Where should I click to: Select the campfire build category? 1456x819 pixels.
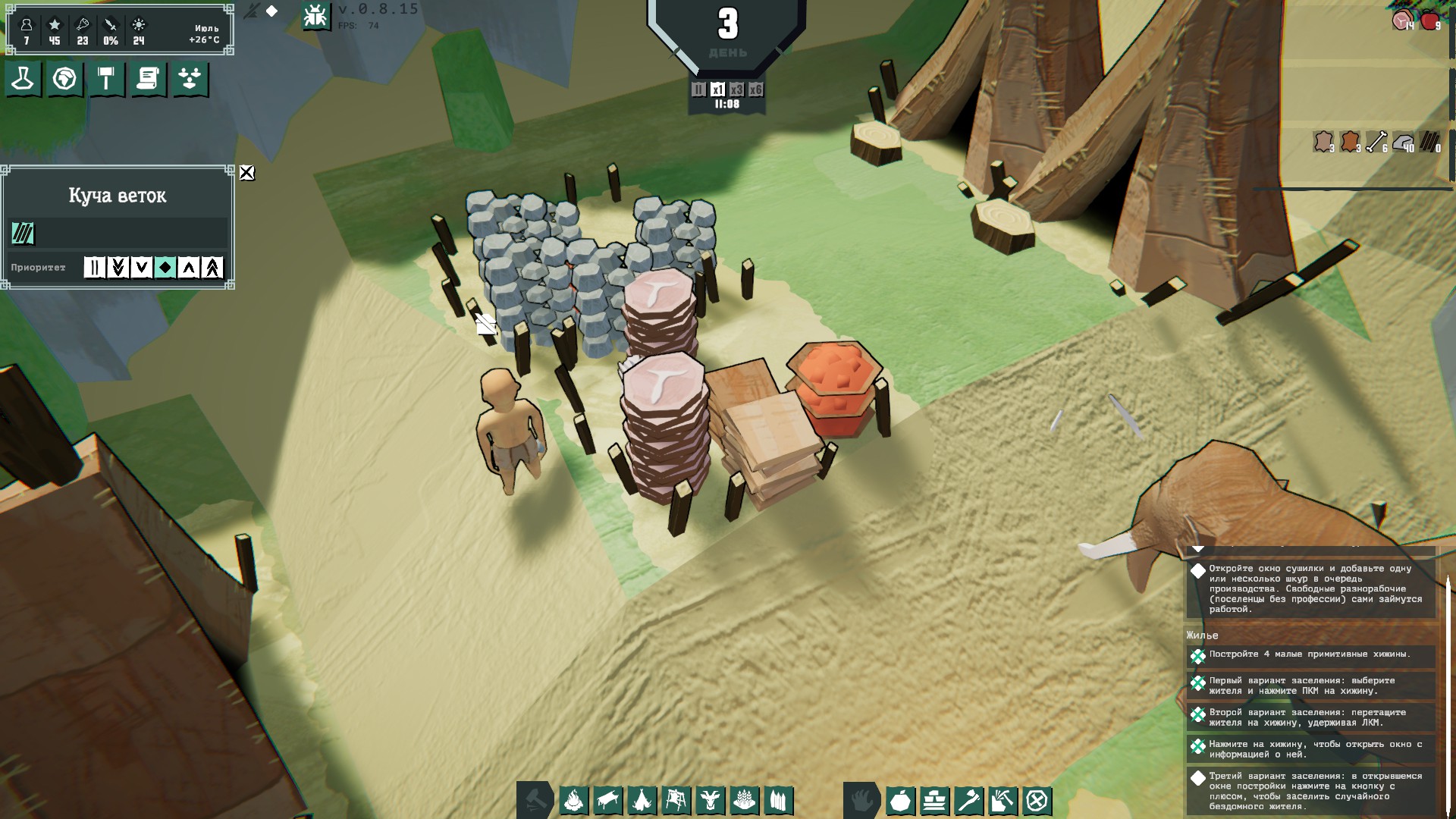[x=574, y=800]
